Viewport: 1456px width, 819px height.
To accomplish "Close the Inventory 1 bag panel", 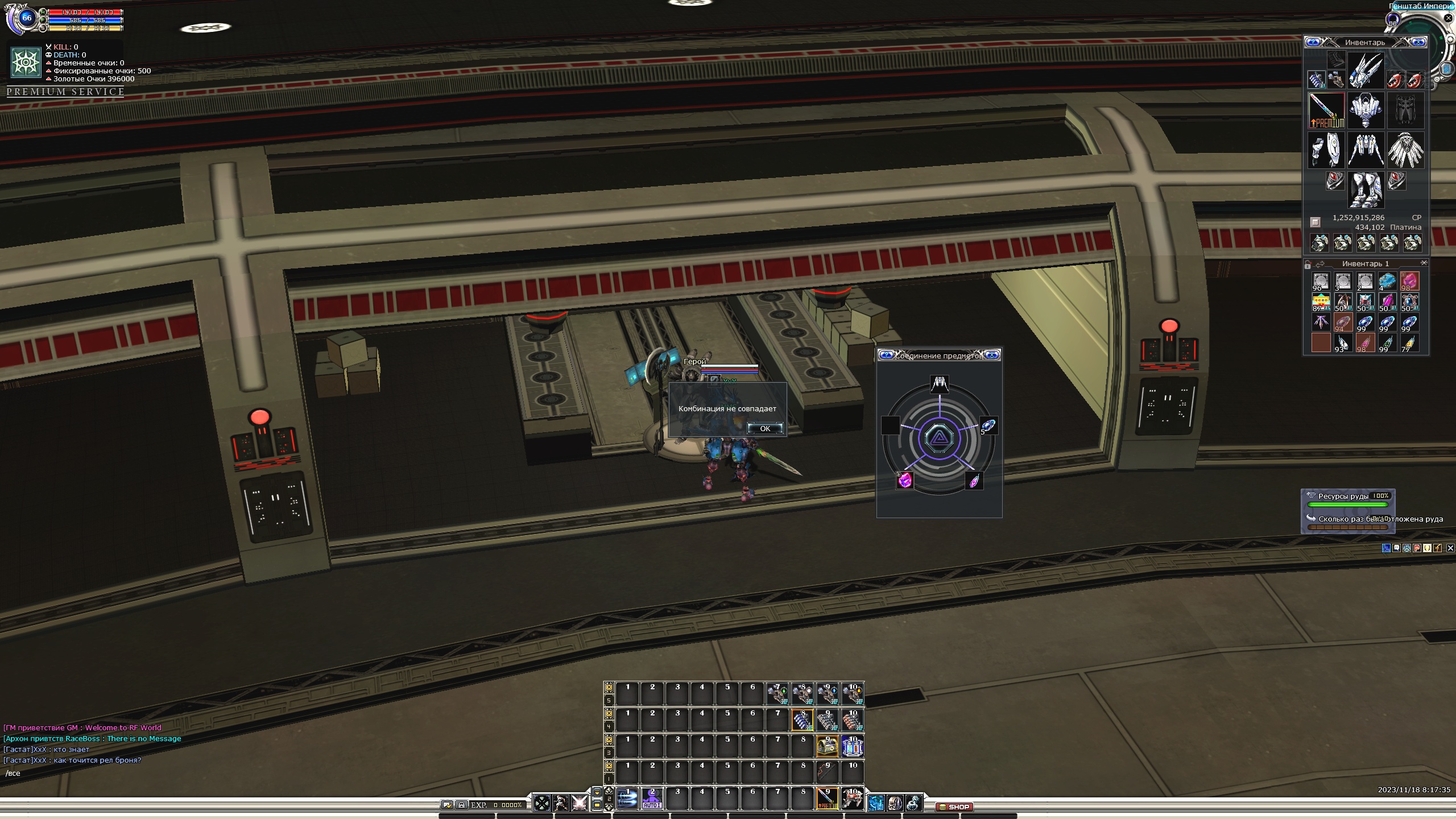I will point(1424,263).
